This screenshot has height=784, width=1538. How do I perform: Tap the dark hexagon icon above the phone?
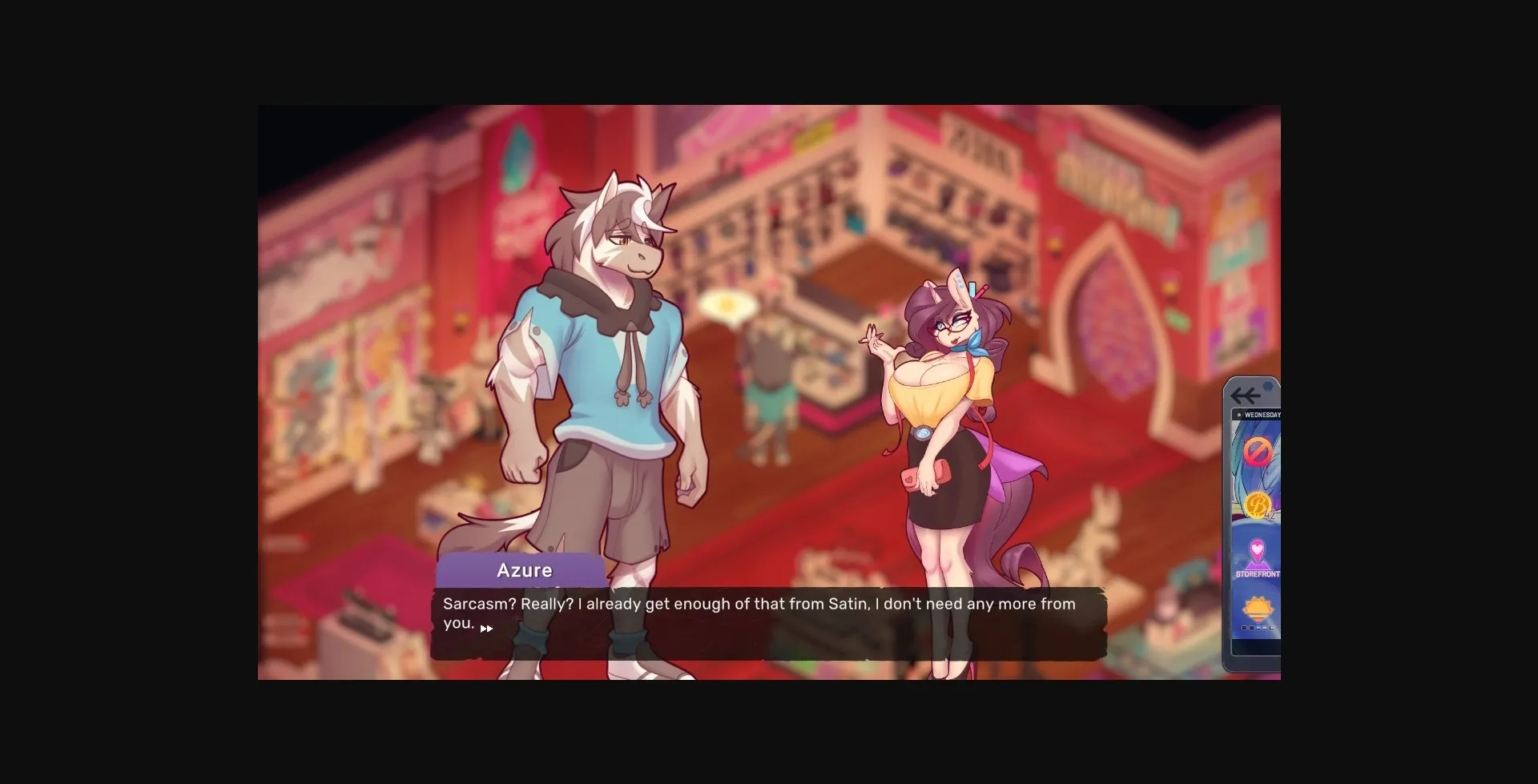pyautogui.click(x=1267, y=385)
